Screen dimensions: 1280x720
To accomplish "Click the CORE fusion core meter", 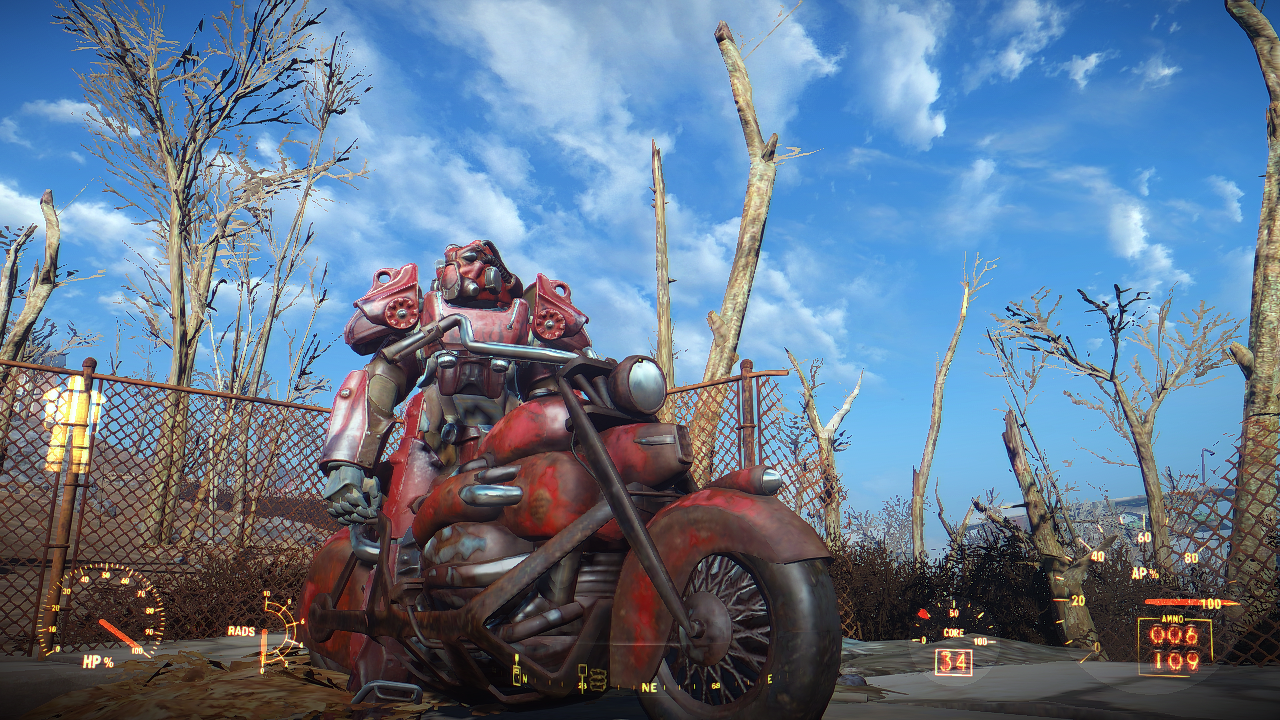I will [954, 633].
